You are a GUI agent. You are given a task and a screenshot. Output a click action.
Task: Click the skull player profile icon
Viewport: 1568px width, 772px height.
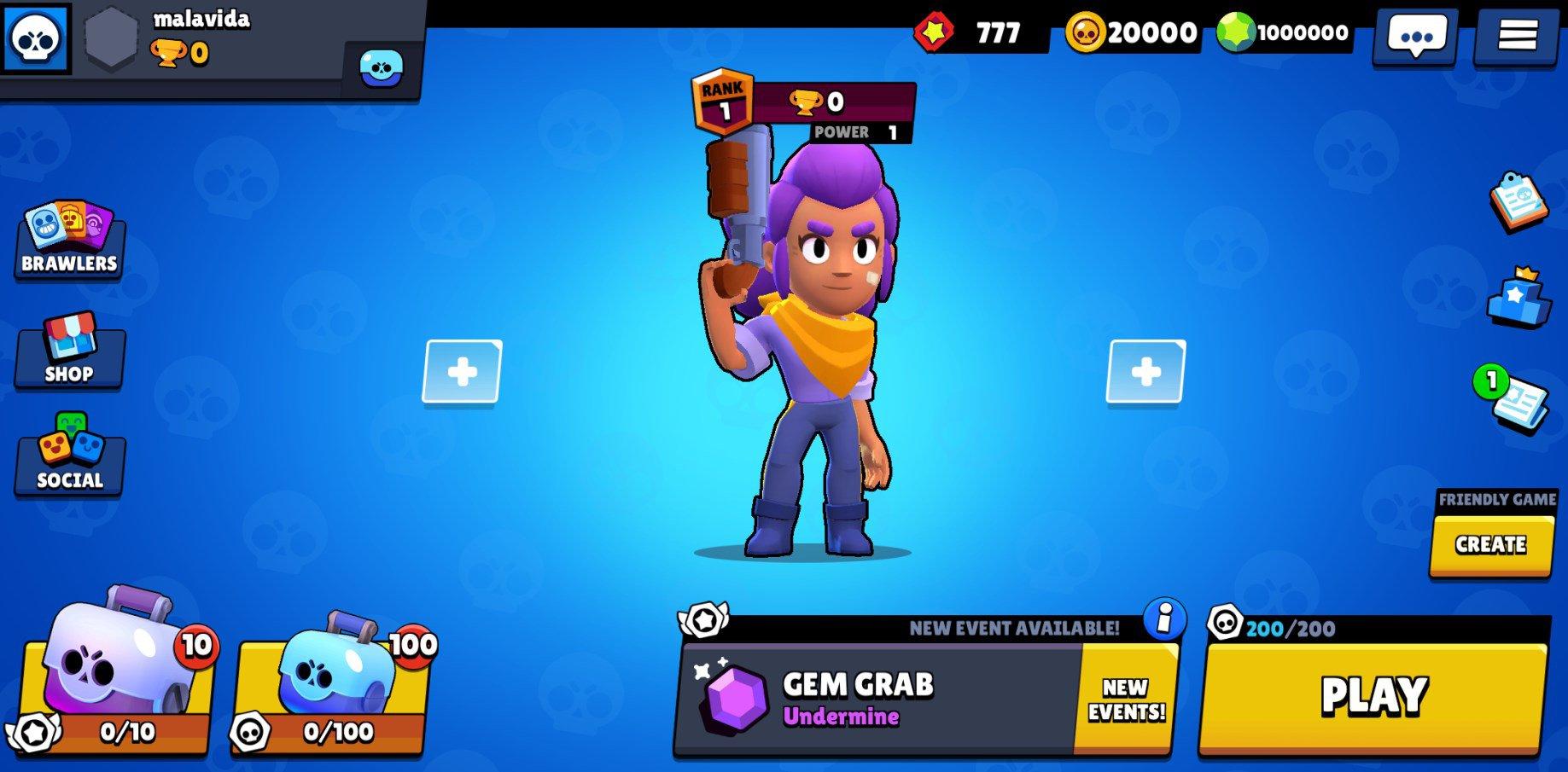34,36
